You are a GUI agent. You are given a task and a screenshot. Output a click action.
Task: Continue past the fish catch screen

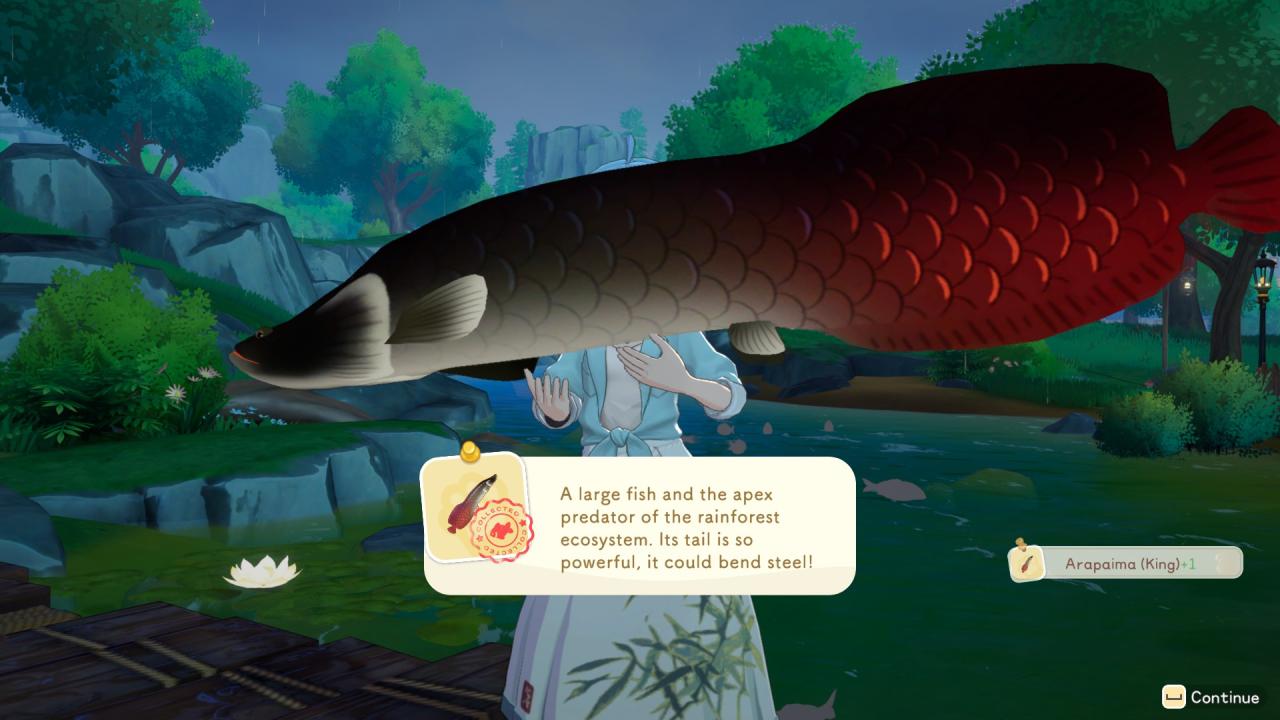[1211, 697]
